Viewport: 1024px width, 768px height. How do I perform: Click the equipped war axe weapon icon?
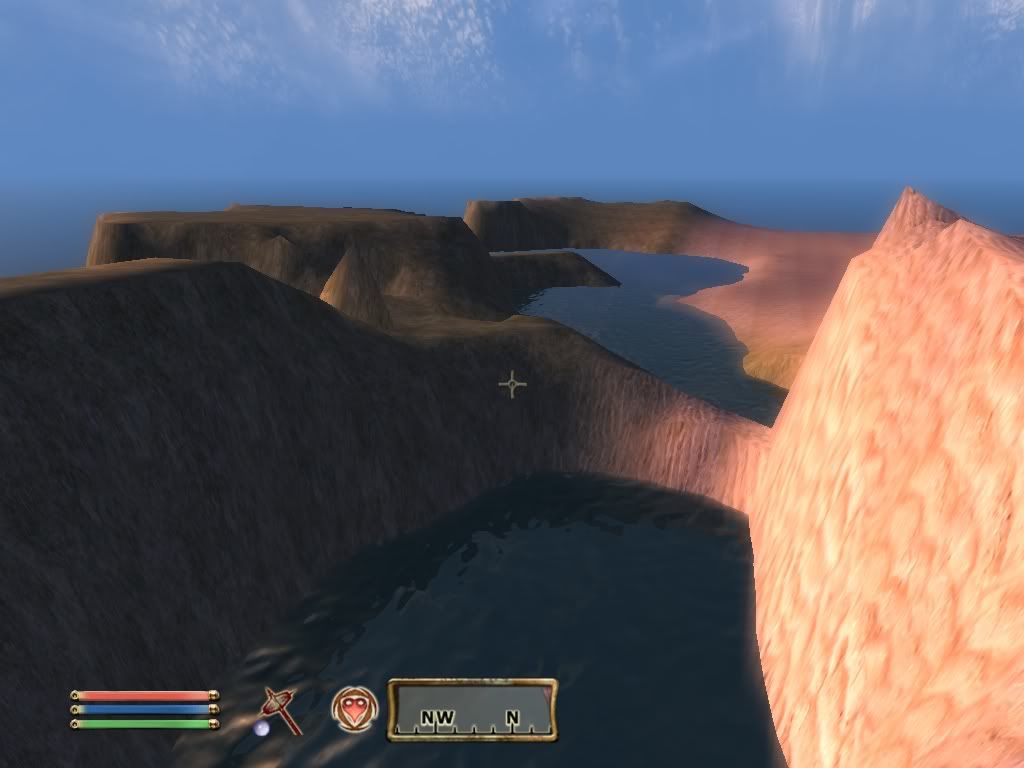[x=279, y=709]
